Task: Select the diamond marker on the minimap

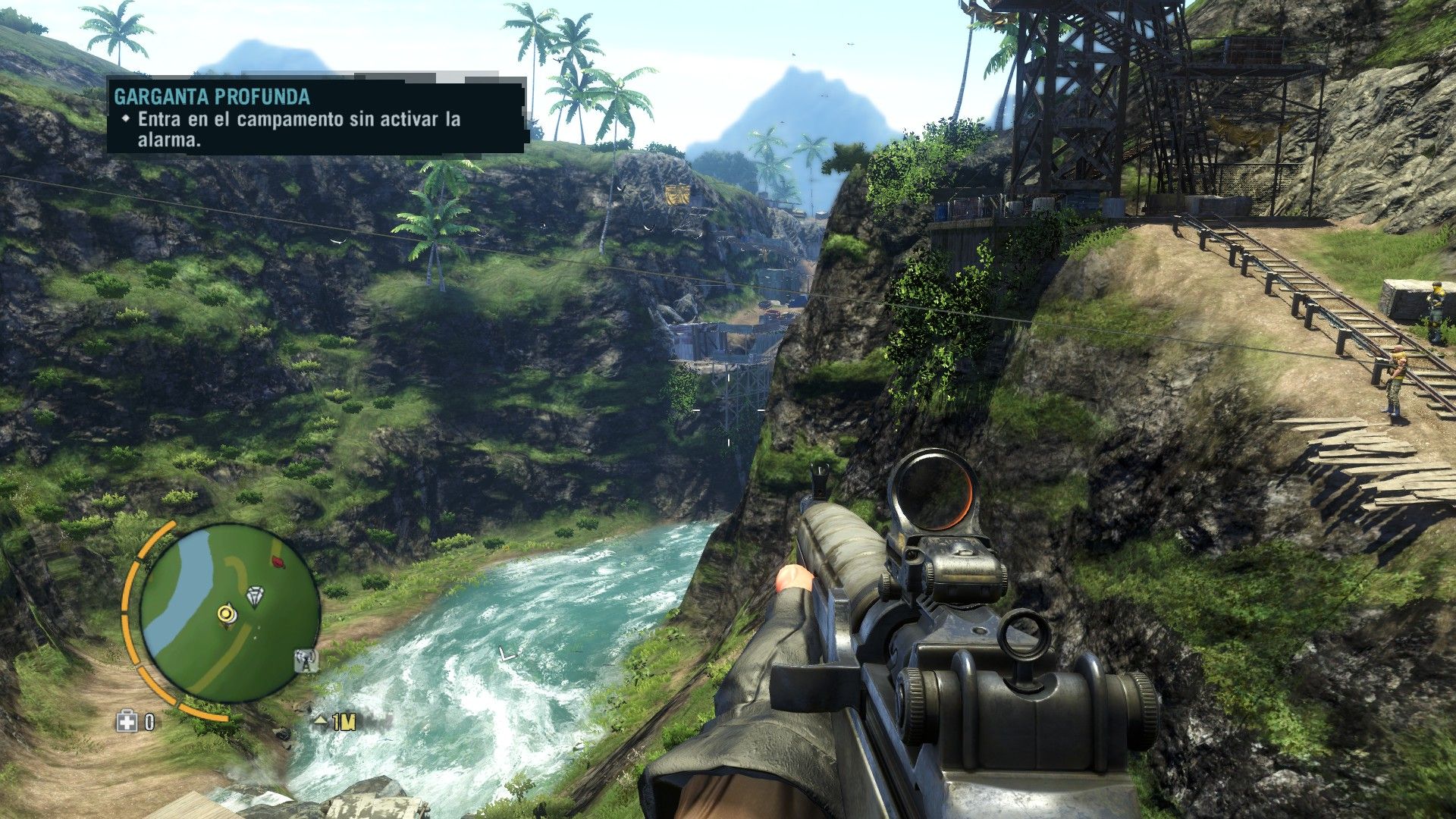Action: click(x=259, y=596)
